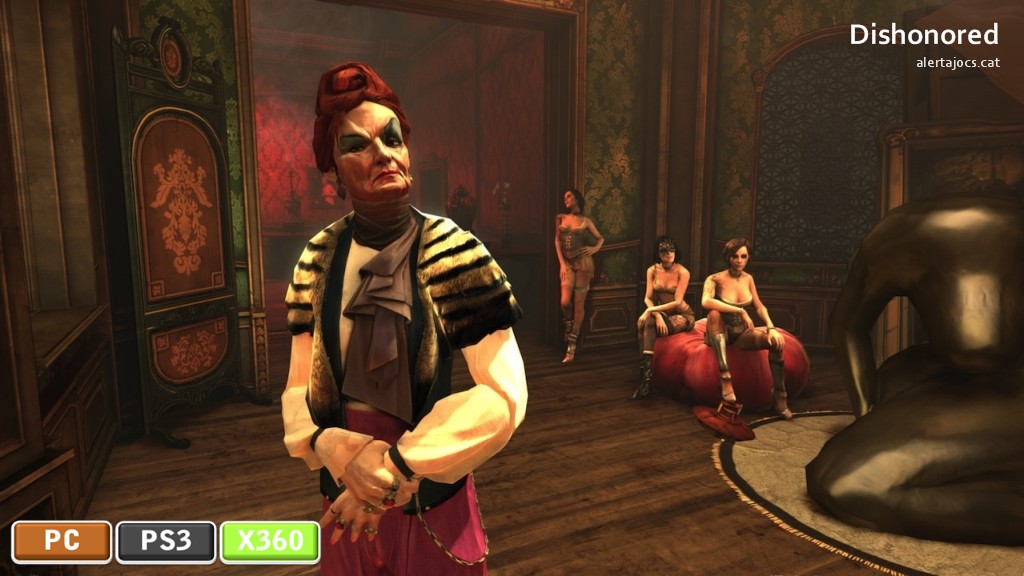
Task: Select the orange PC platform badge
Action: click(x=62, y=541)
